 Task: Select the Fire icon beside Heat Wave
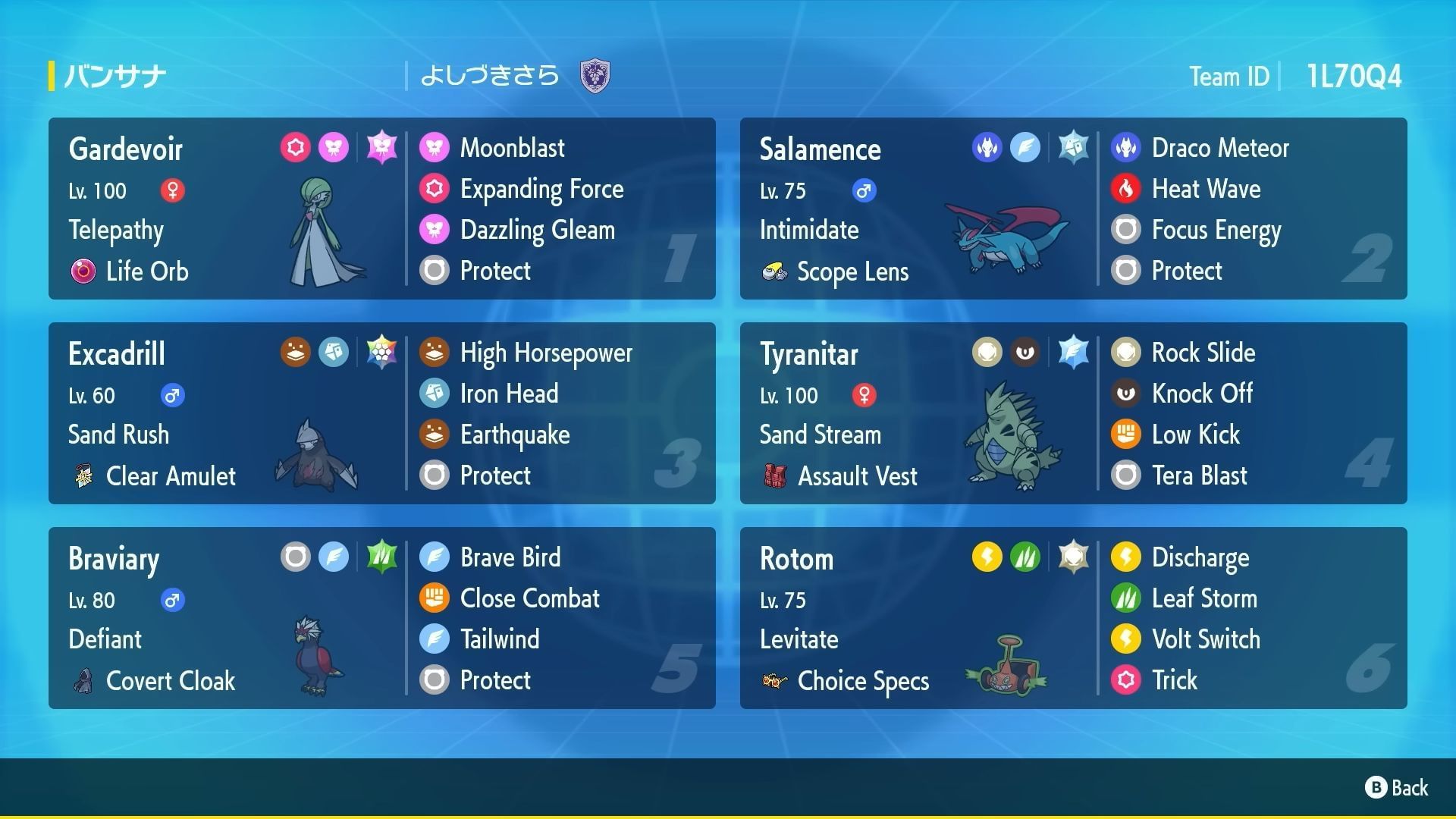pyautogui.click(x=1125, y=189)
